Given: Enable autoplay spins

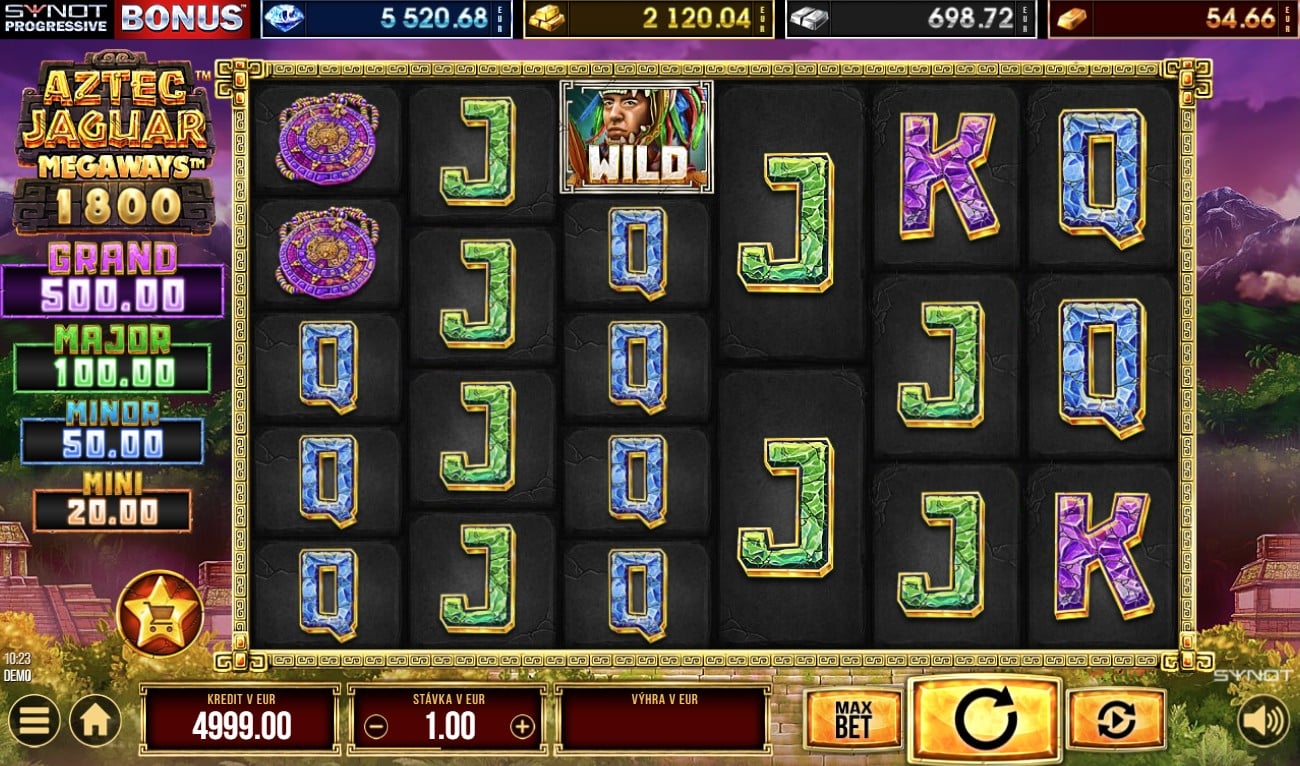Looking at the screenshot, I should pyautogui.click(x=1116, y=719).
